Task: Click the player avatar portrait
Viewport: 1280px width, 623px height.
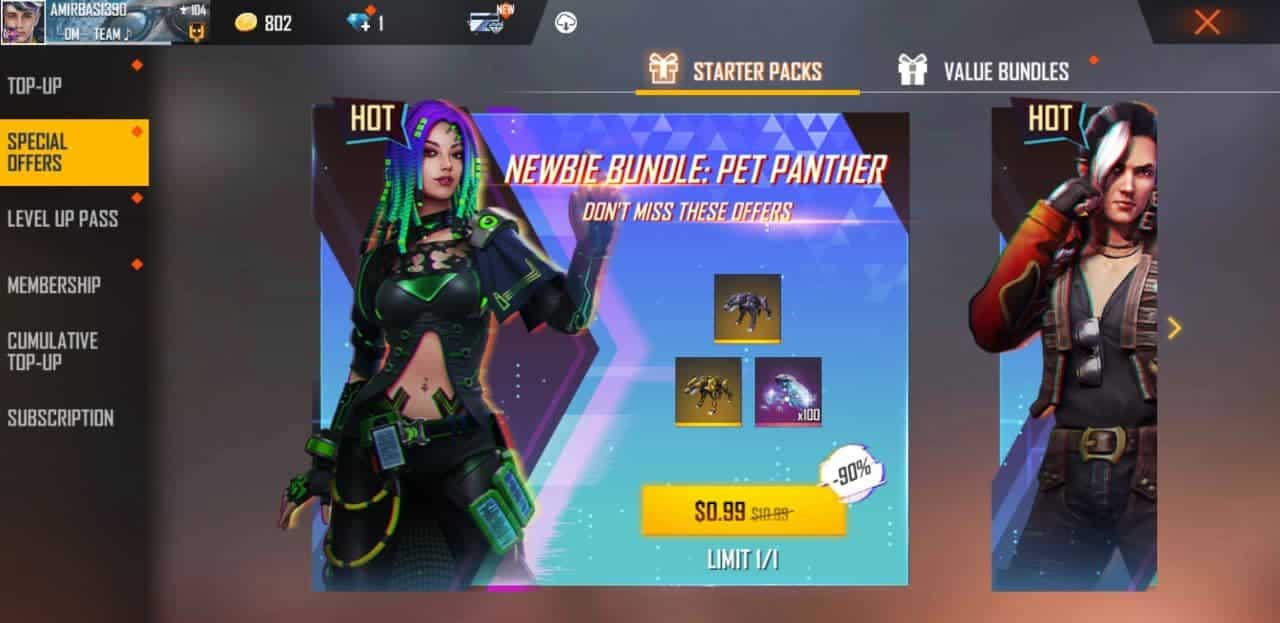Action: coord(22,22)
